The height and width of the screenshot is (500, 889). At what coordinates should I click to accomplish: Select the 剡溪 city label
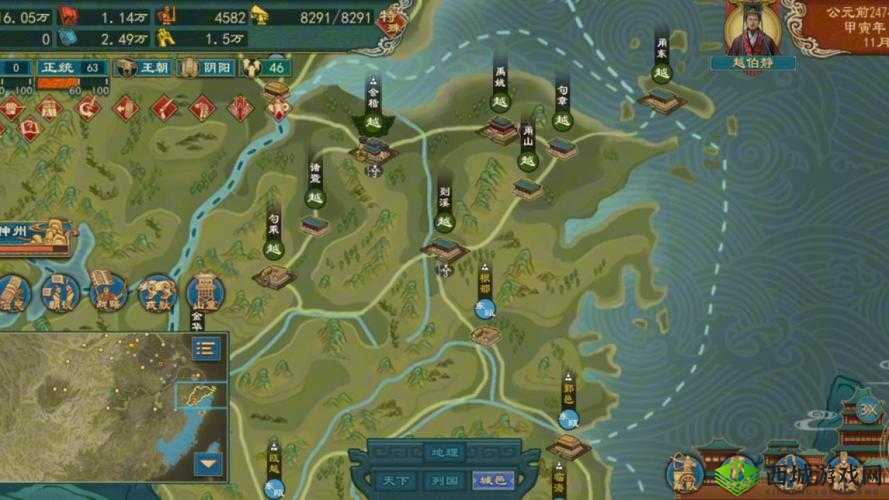[445, 206]
